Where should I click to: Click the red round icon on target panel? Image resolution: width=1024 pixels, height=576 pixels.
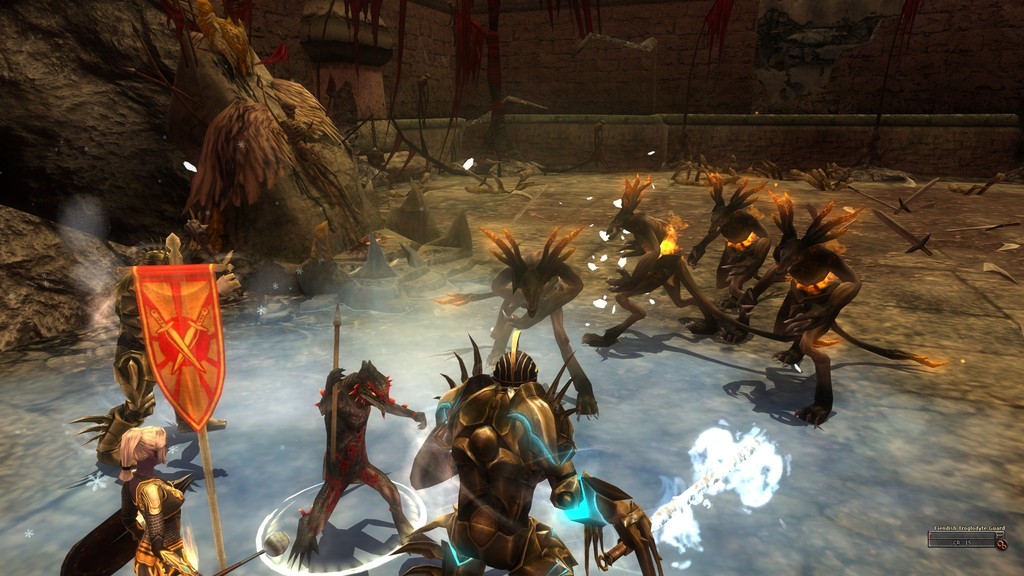[x=1001, y=544]
